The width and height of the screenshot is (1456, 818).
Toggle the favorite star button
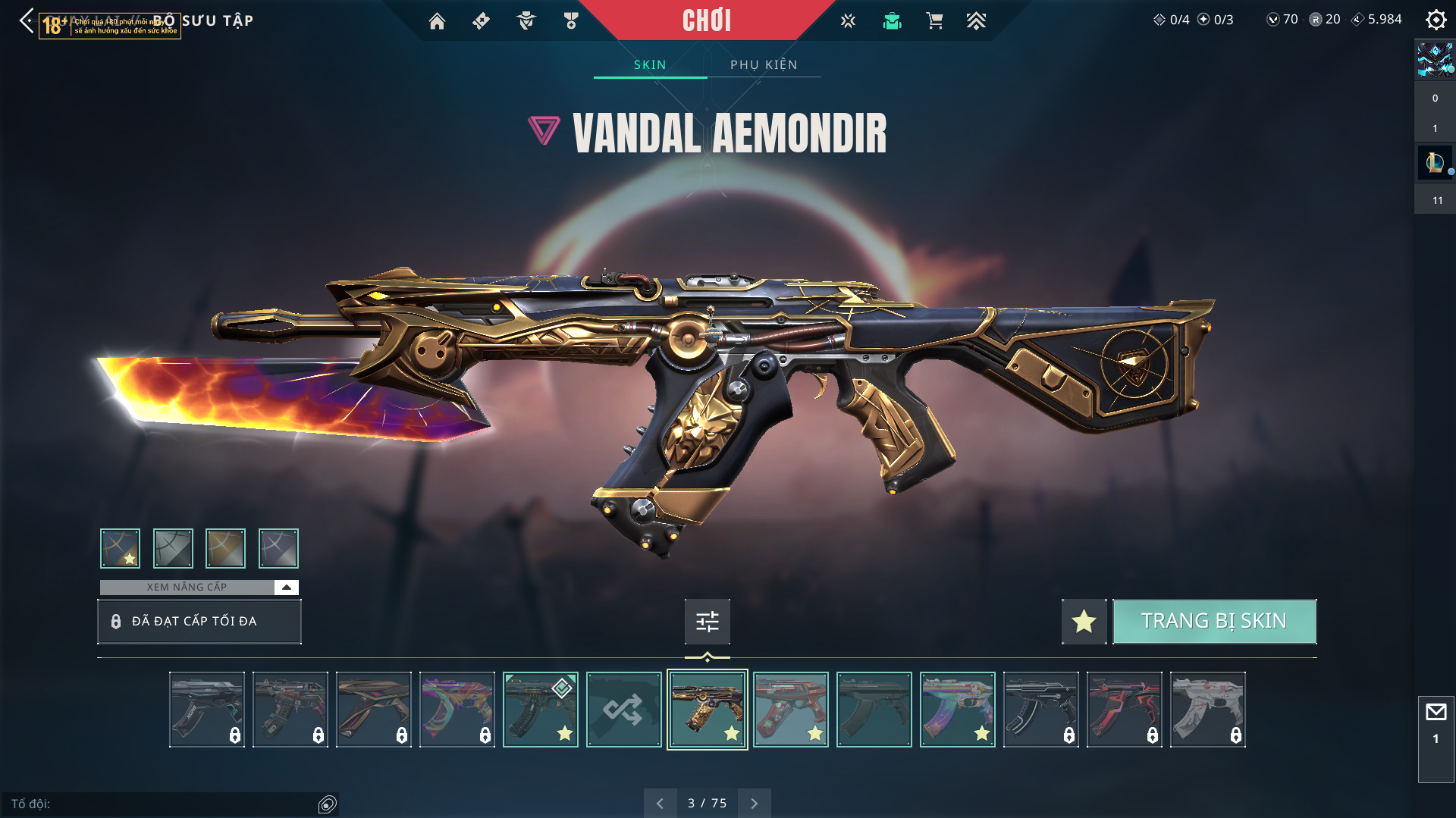point(1084,621)
